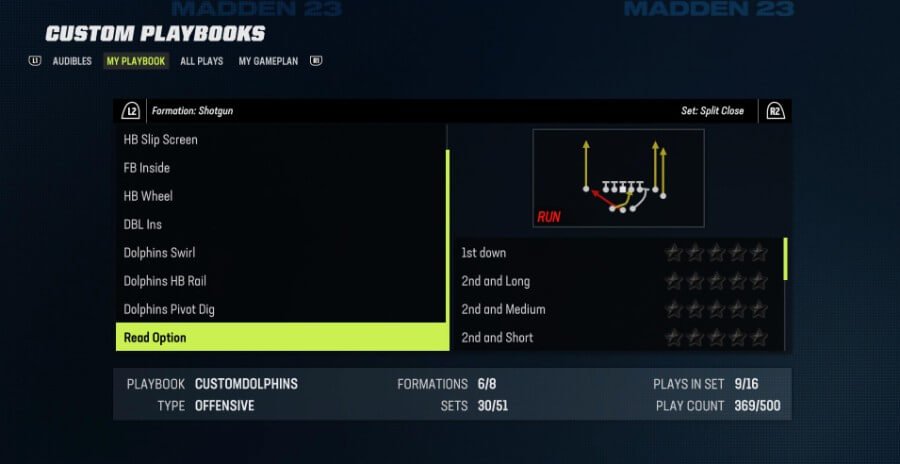Switch to the Audibles tab
900x464 pixels.
click(72, 61)
